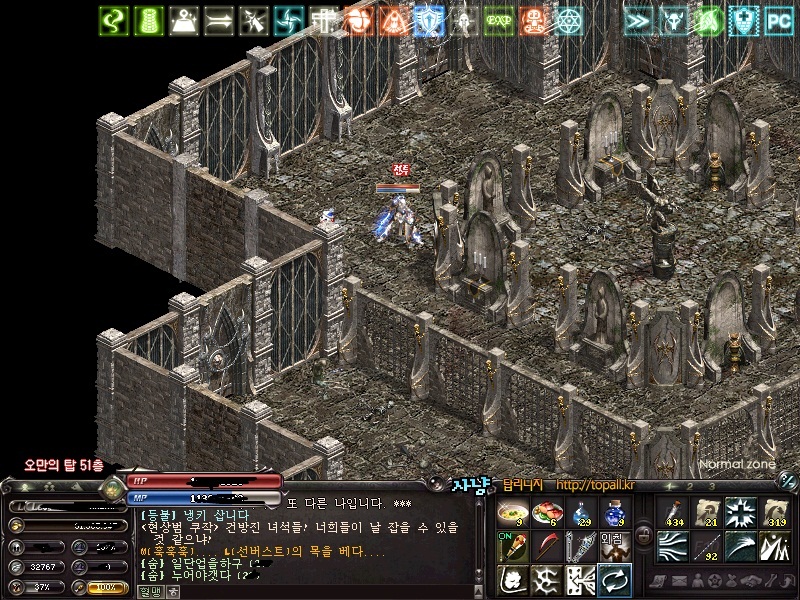Activate the 외침 shout skill
800x600 pixels.
click(613, 544)
